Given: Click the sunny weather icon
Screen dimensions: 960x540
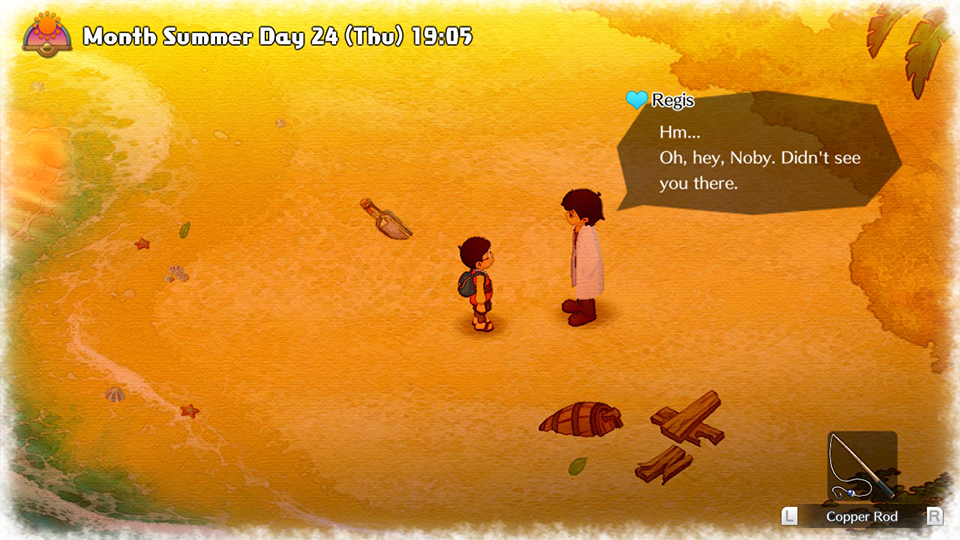Looking at the screenshot, I should point(48,33).
